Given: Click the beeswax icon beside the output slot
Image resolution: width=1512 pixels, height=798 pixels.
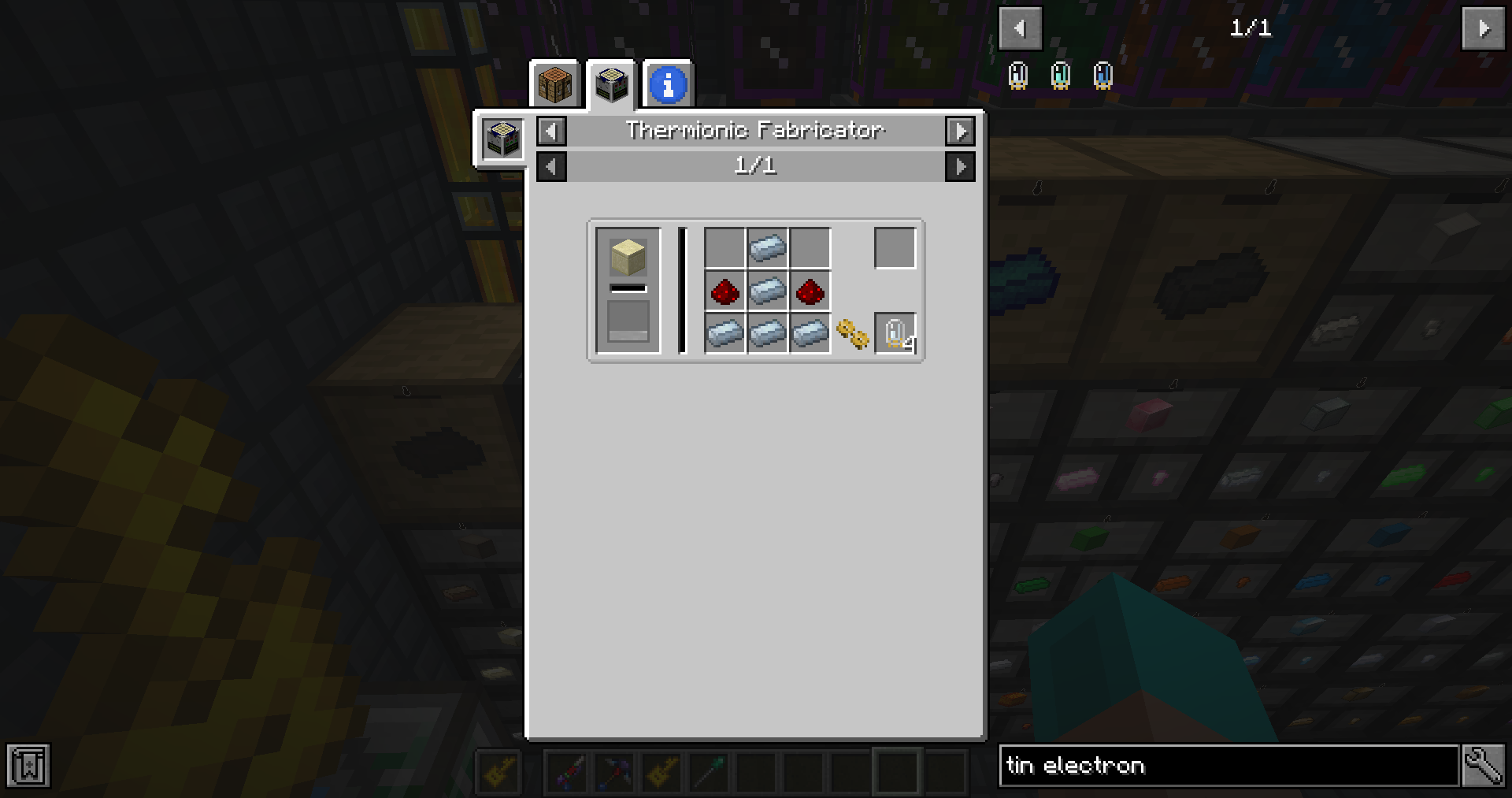Looking at the screenshot, I should [x=853, y=335].
